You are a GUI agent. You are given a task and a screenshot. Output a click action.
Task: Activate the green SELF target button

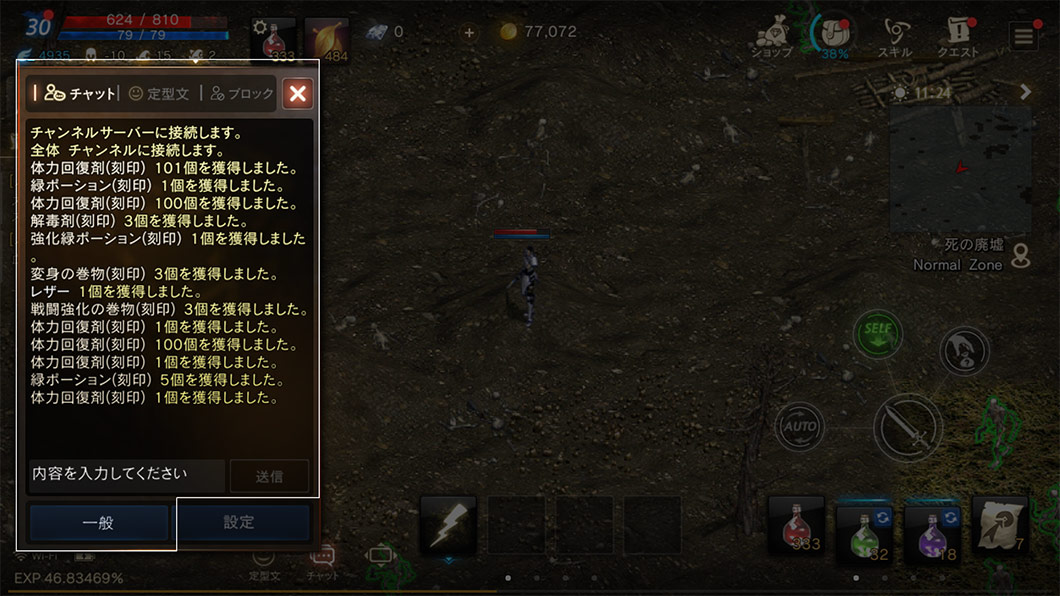(877, 334)
